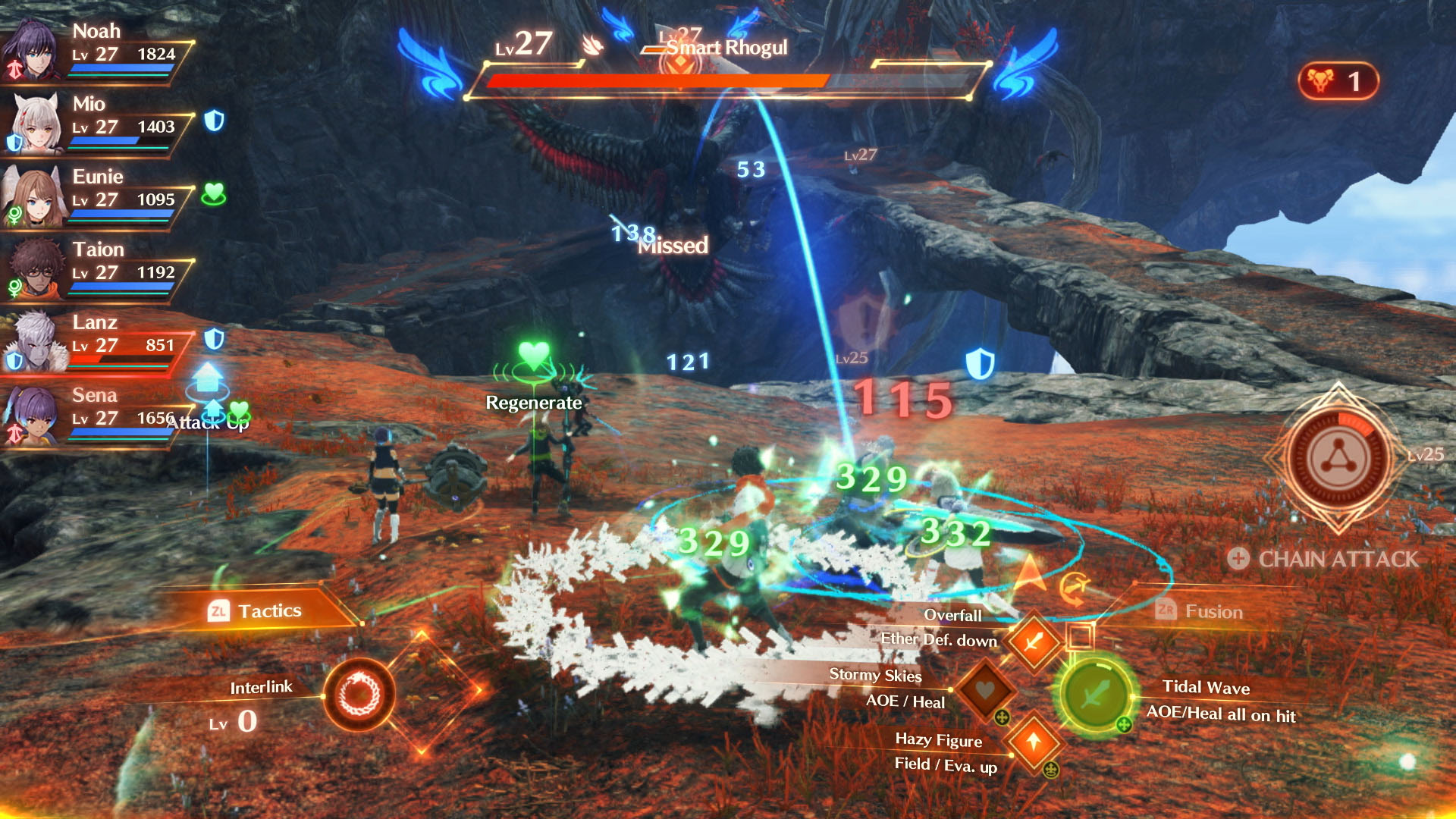Image resolution: width=1456 pixels, height=819 pixels.
Task: Use the Hazy Figure field art
Action: 1033,741
